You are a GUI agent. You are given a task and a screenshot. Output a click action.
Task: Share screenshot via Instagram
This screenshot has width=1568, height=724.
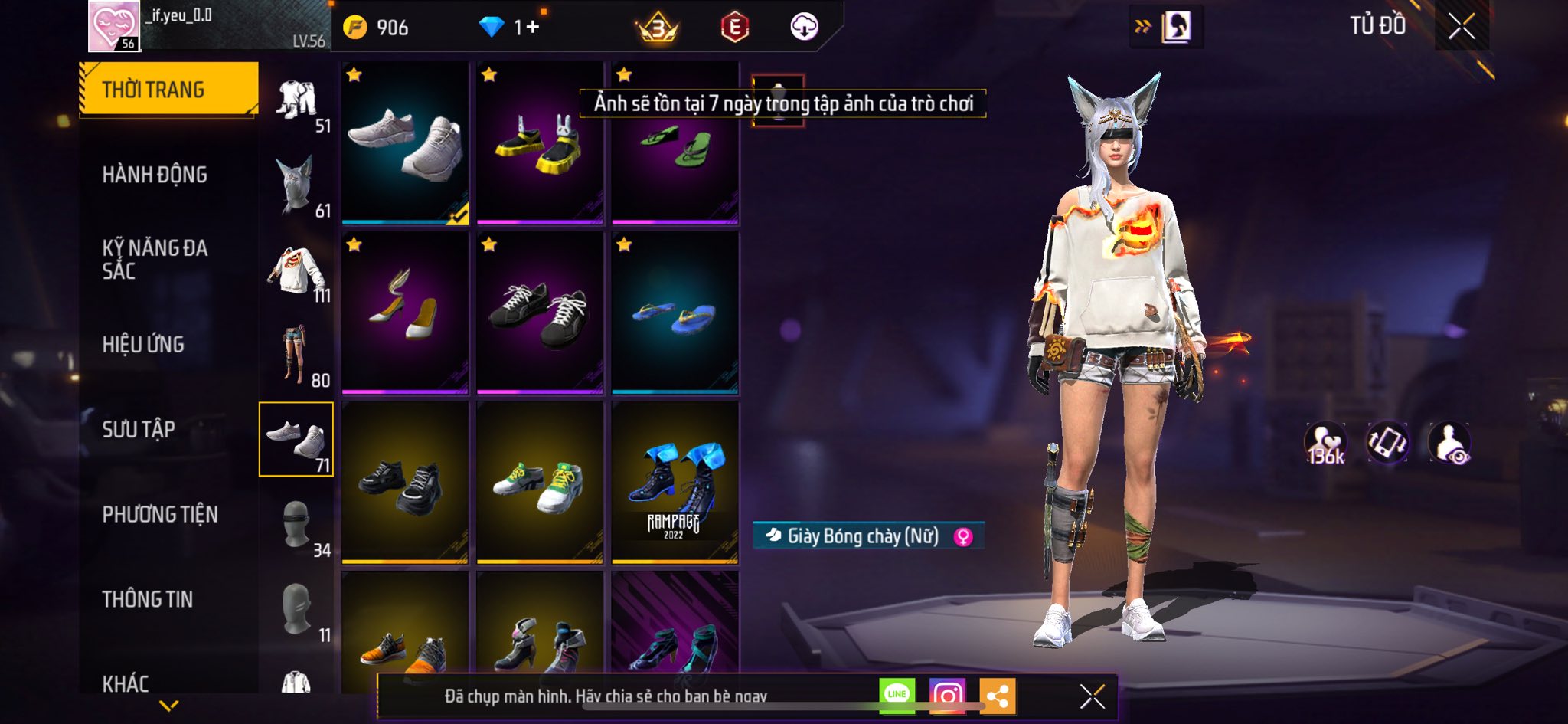coord(947,696)
